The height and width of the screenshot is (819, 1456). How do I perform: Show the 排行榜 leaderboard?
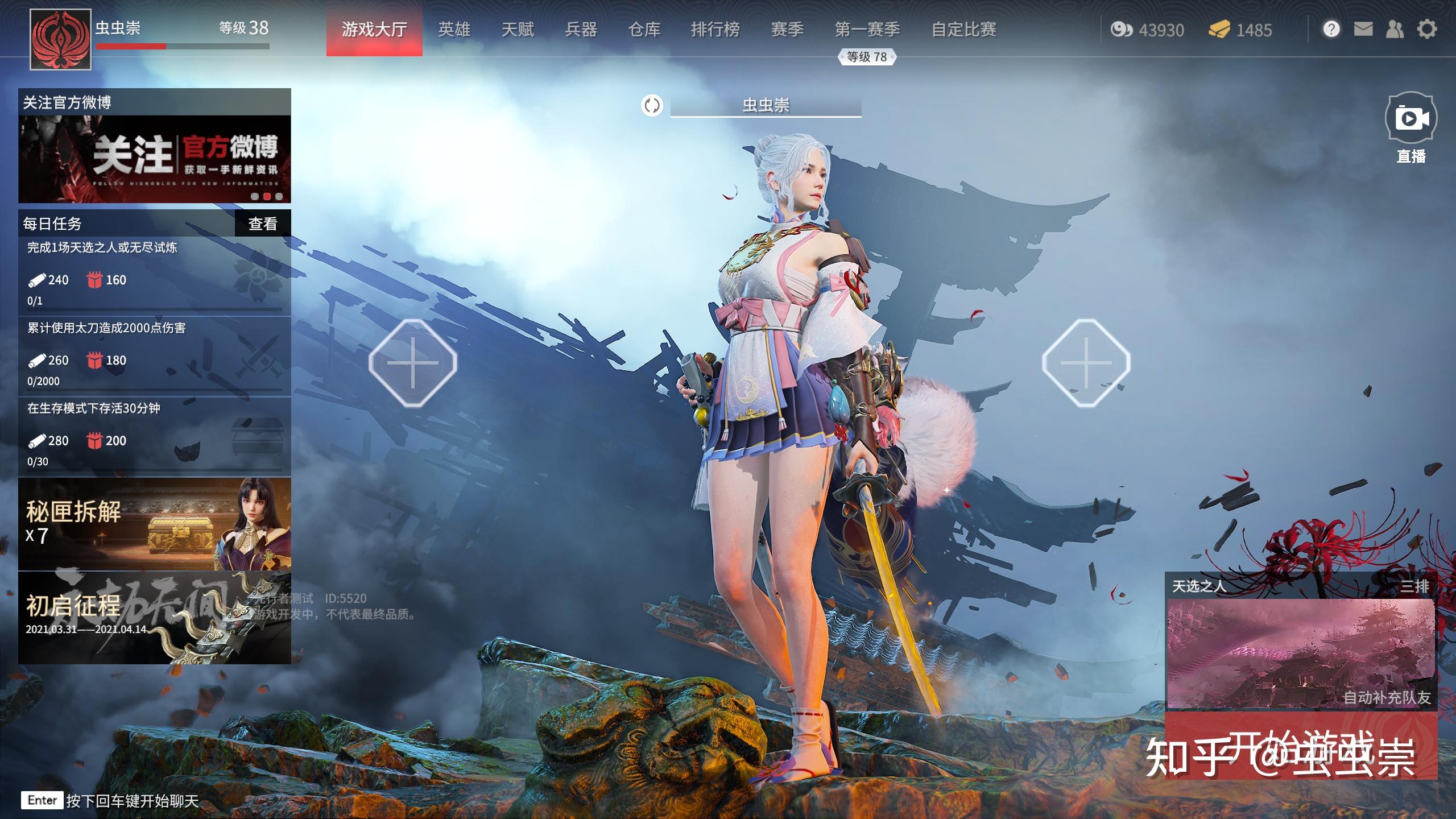pyautogui.click(x=715, y=29)
